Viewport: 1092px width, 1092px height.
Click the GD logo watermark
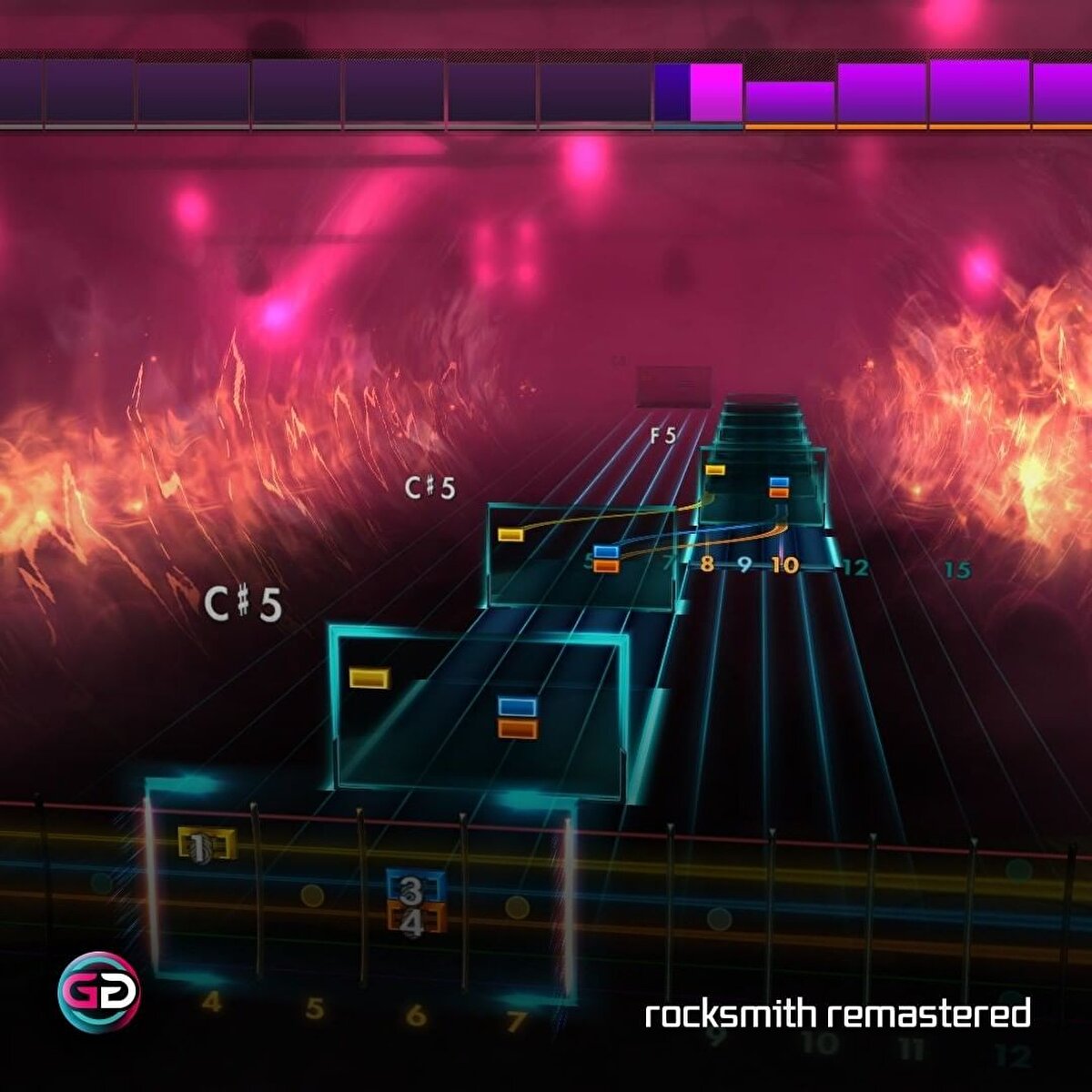tap(98, 991)
